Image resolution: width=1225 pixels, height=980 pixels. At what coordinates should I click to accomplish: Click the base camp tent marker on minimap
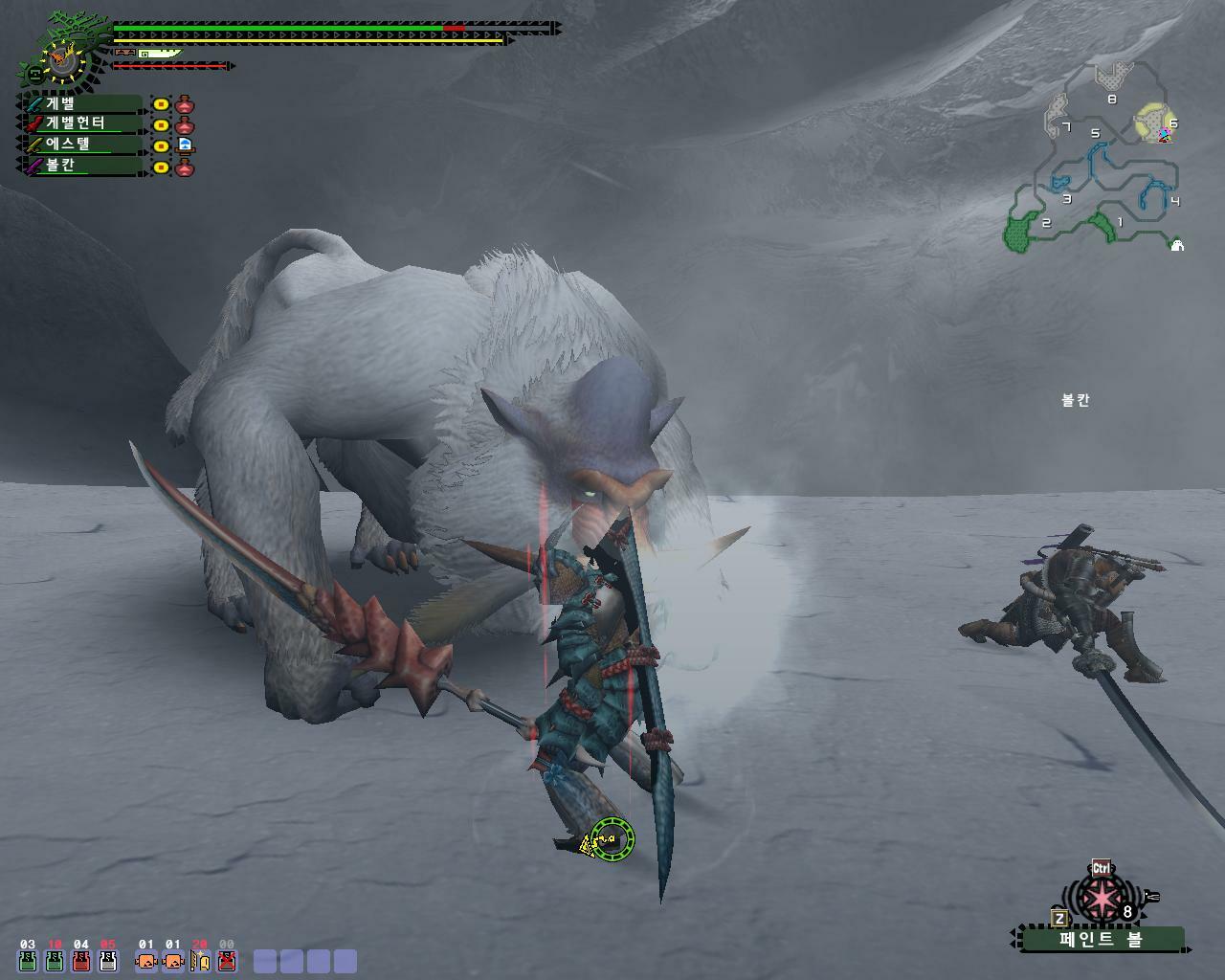pos(1177,245)
